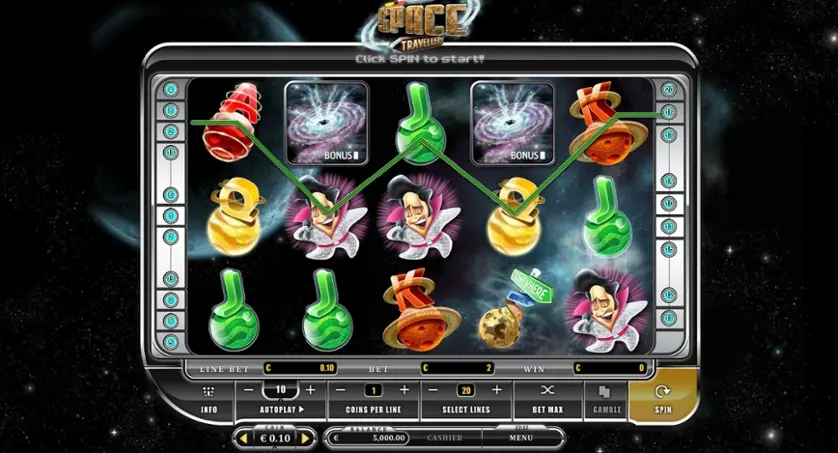Add one coin per line

(x=404, y=389)
